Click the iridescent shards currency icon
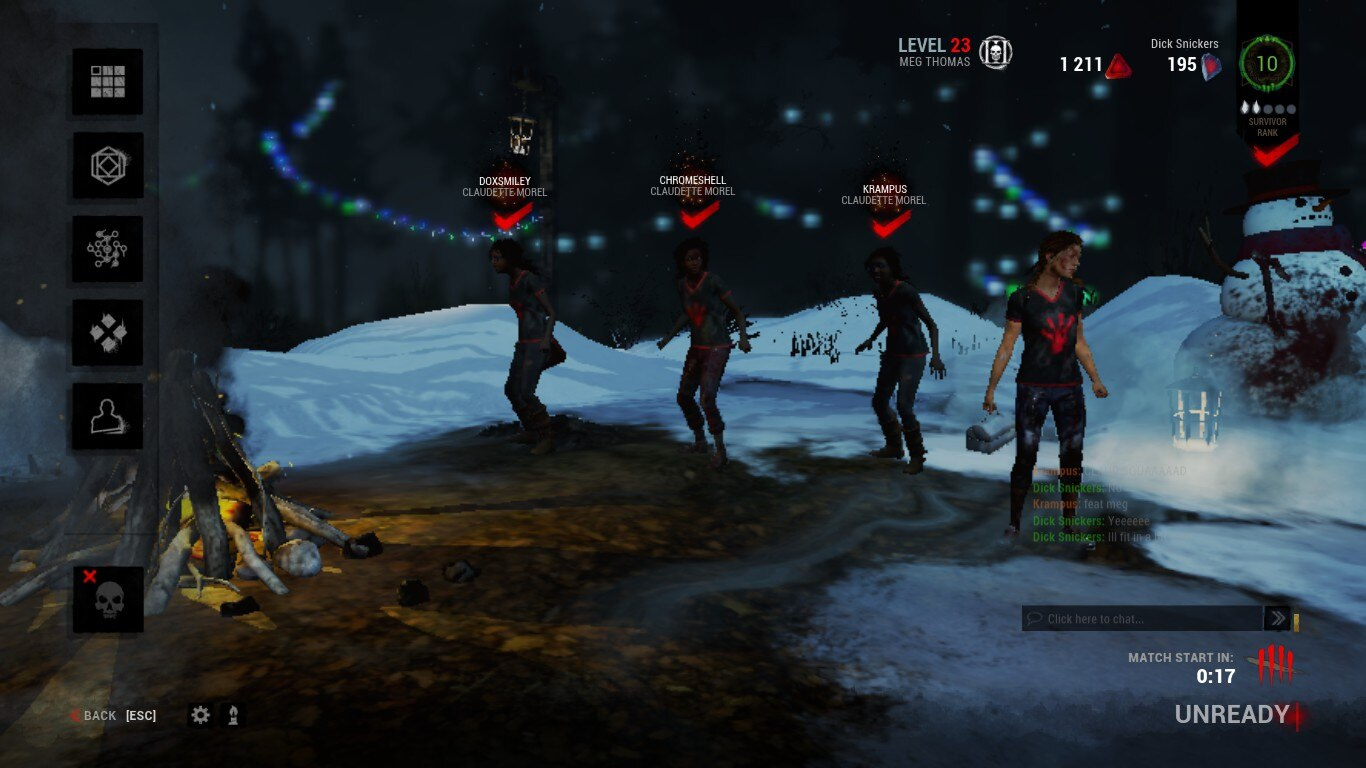 click(1211, 66)
